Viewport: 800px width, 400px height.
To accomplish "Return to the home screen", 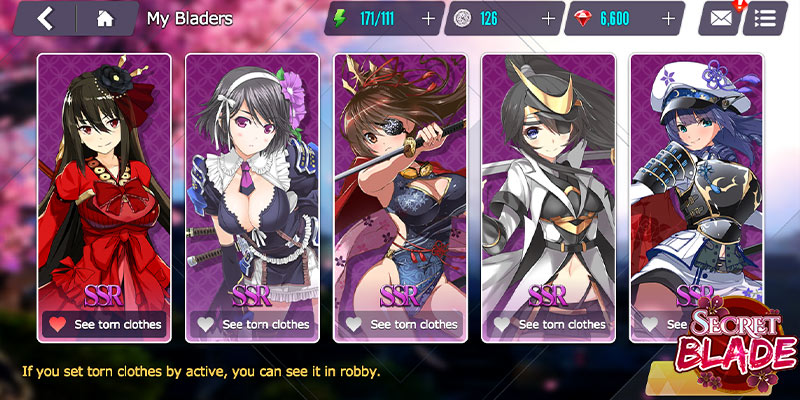I will 105,18.
